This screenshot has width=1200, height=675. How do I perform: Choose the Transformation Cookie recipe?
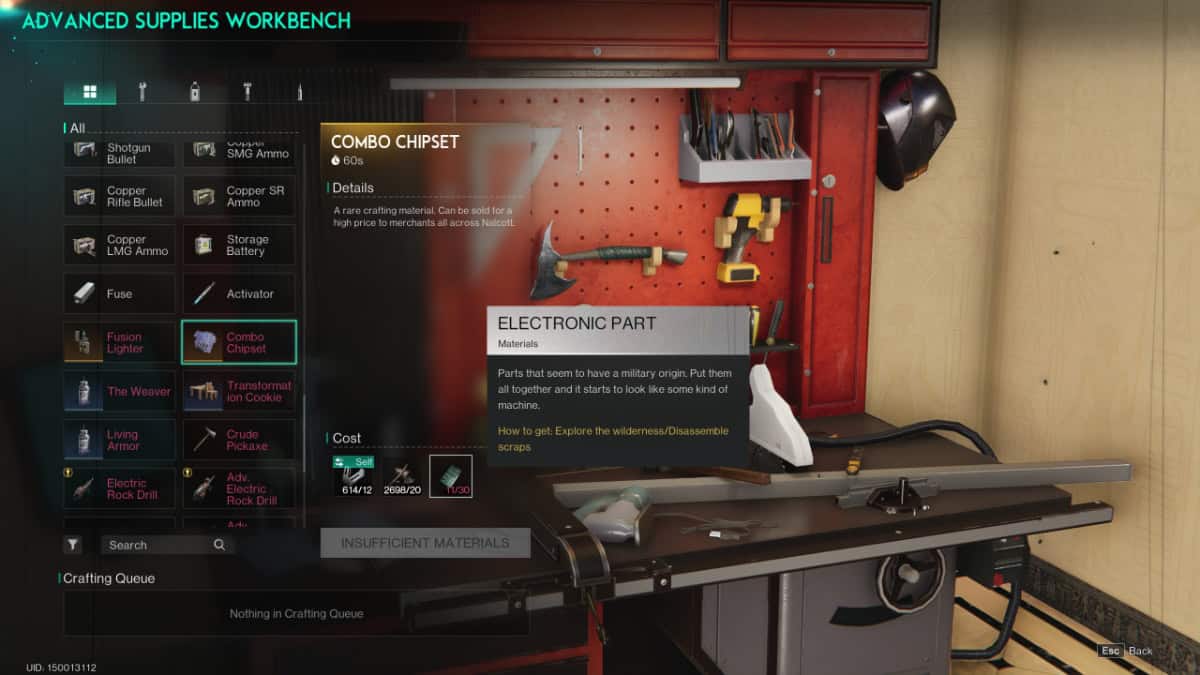pyautogui.click(x=239, y=391)
